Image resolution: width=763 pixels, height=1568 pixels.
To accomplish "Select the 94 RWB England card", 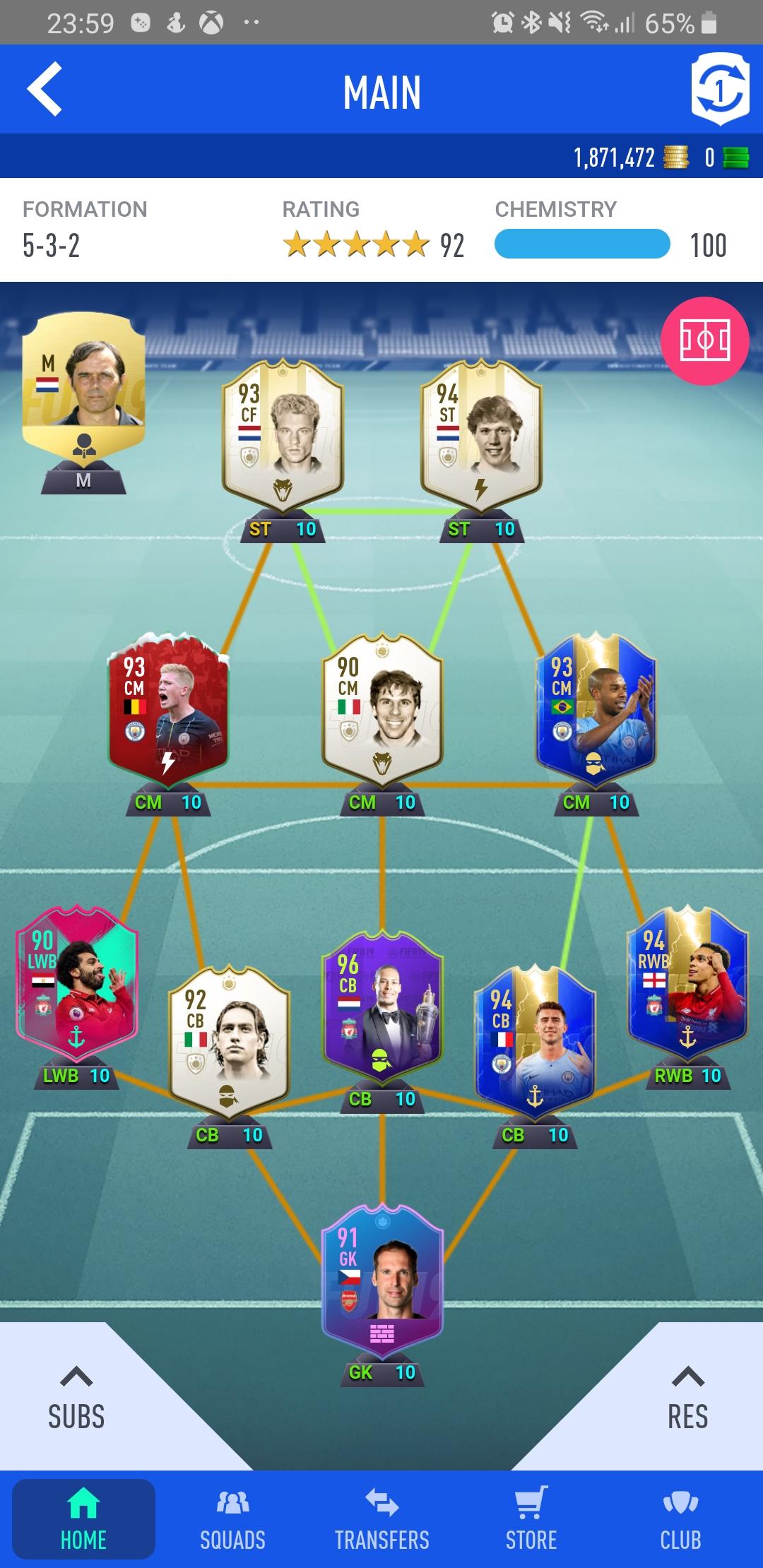I will 687,983.
